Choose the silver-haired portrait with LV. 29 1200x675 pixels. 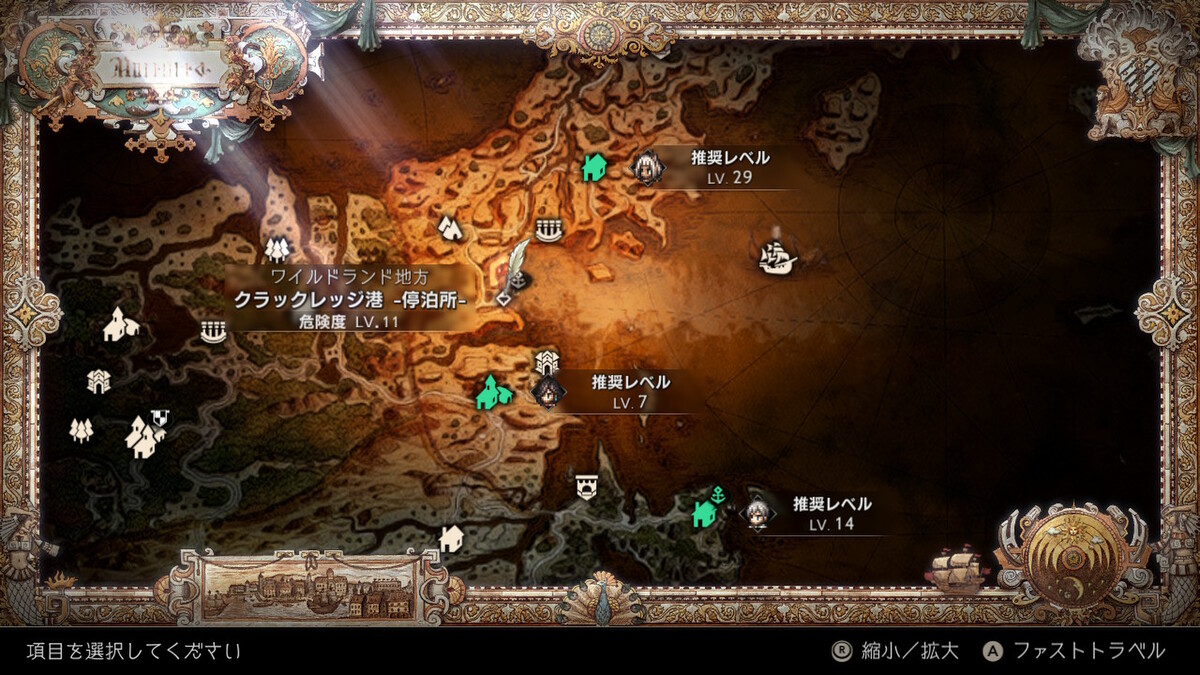648,168
